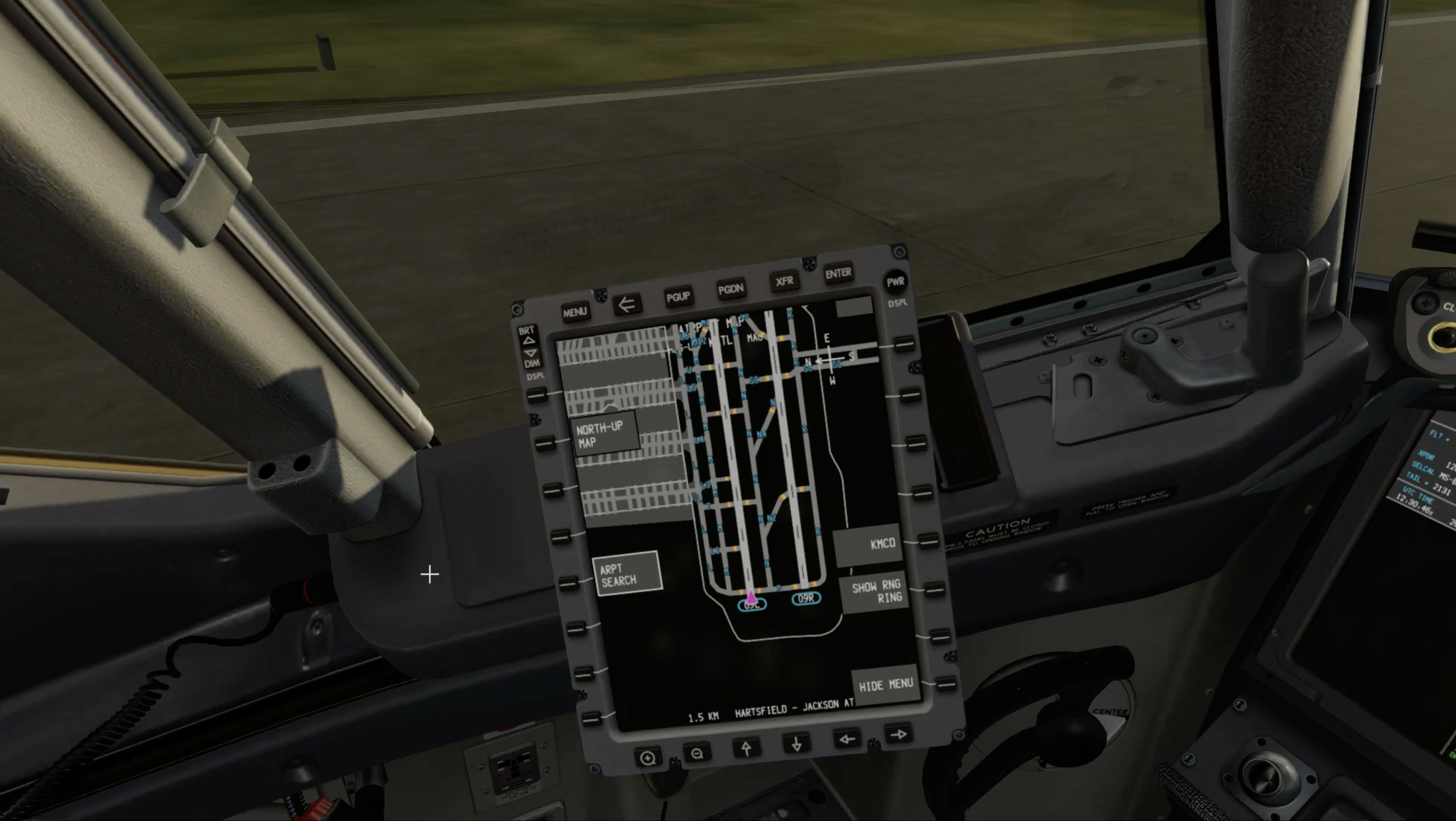Increase display brightness with BRT arrow
1456x821 pixels.
coord(528,340)
